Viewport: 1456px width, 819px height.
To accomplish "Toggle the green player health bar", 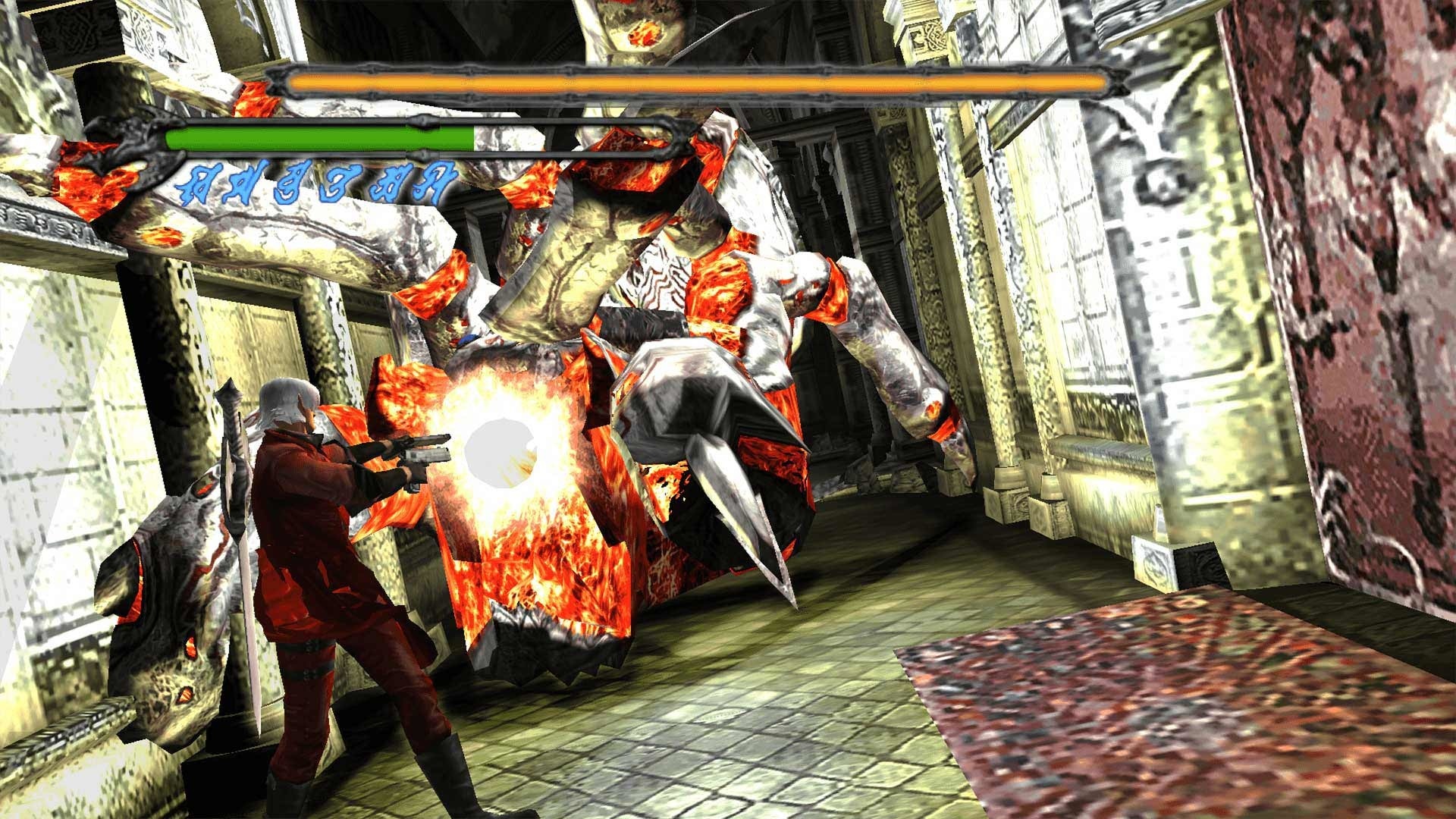I will (x=318, y=138).
